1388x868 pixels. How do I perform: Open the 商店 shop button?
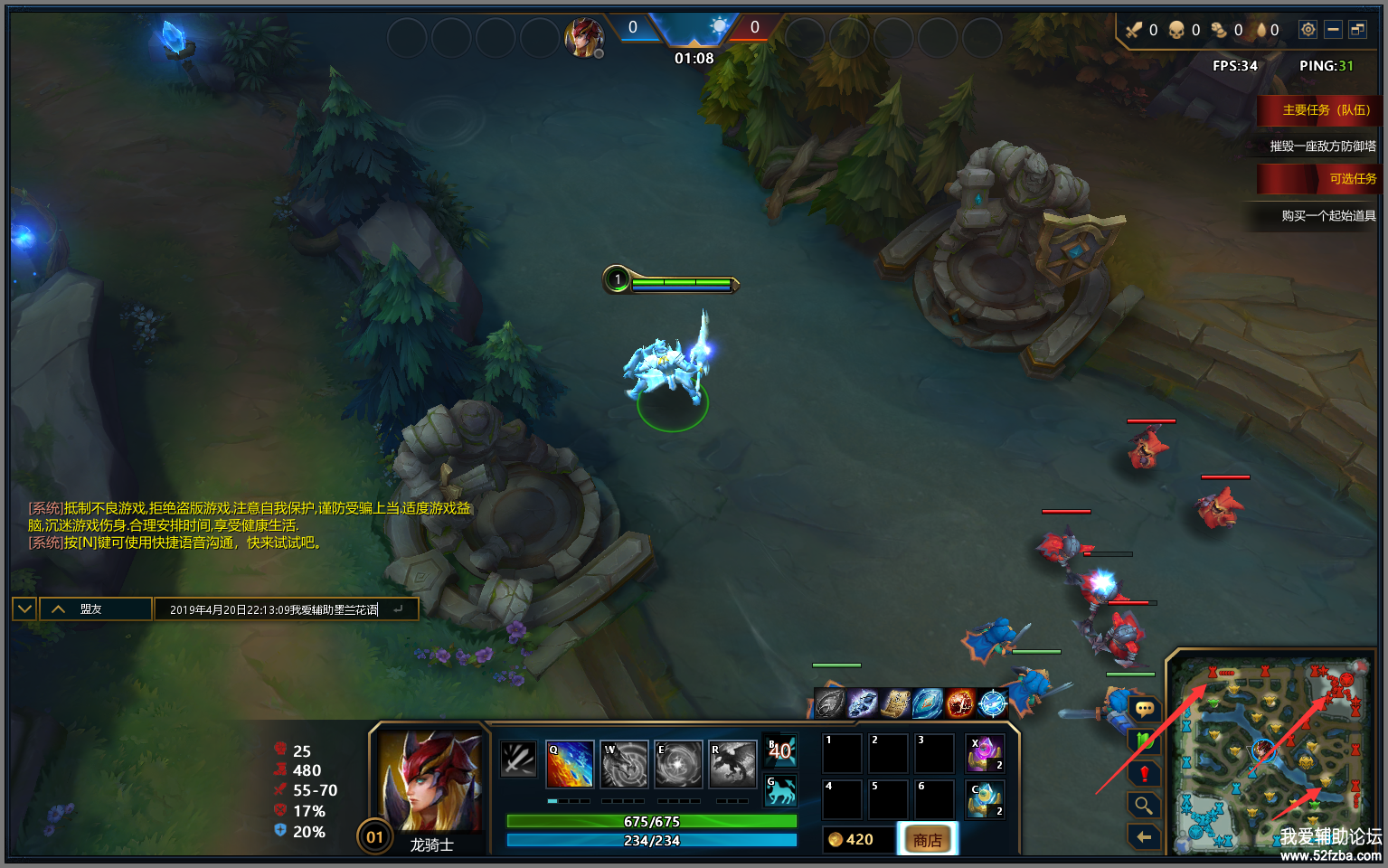tap(927, 840)
